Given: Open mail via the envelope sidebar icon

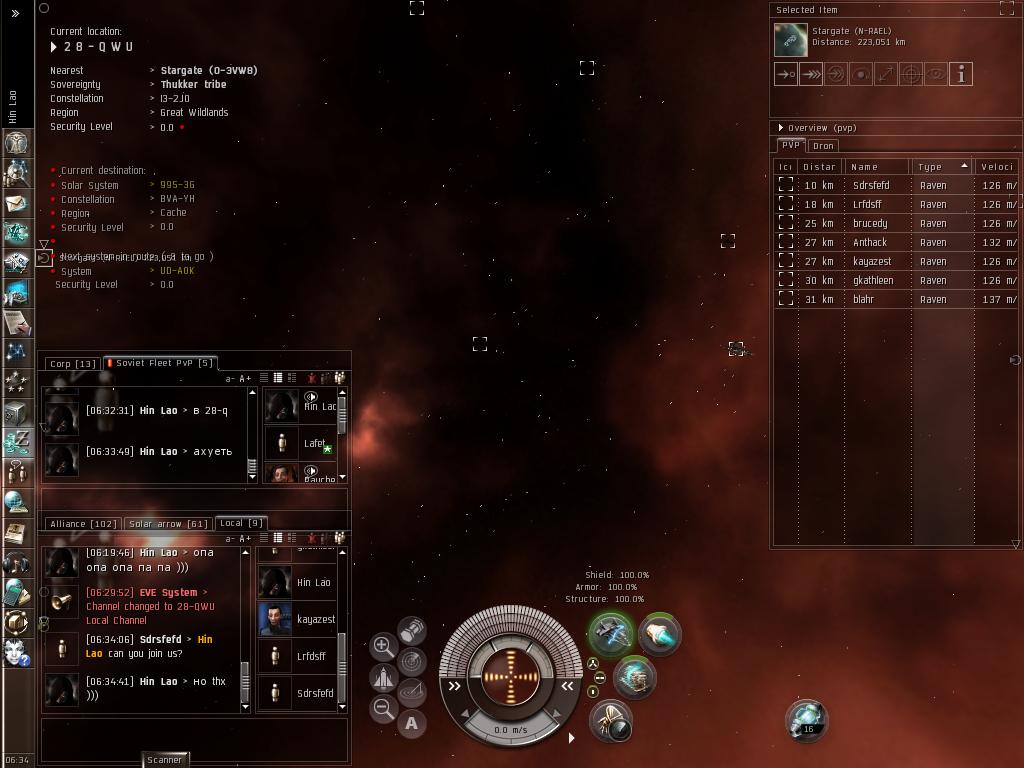Looking at the screenshot, I should coord(16,203).
